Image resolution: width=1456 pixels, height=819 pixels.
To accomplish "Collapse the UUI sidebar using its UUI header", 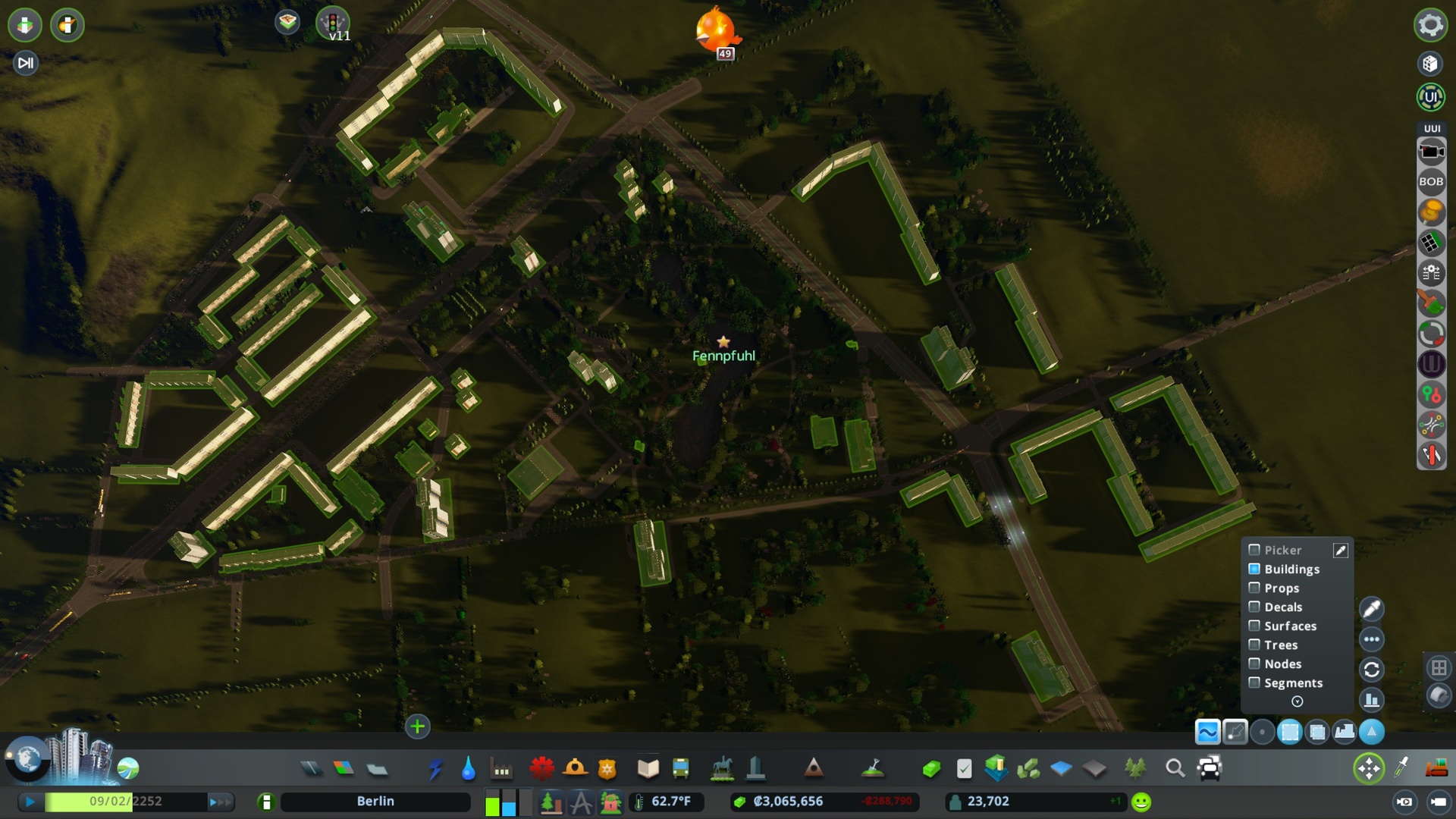I will tap(1432, 128).
